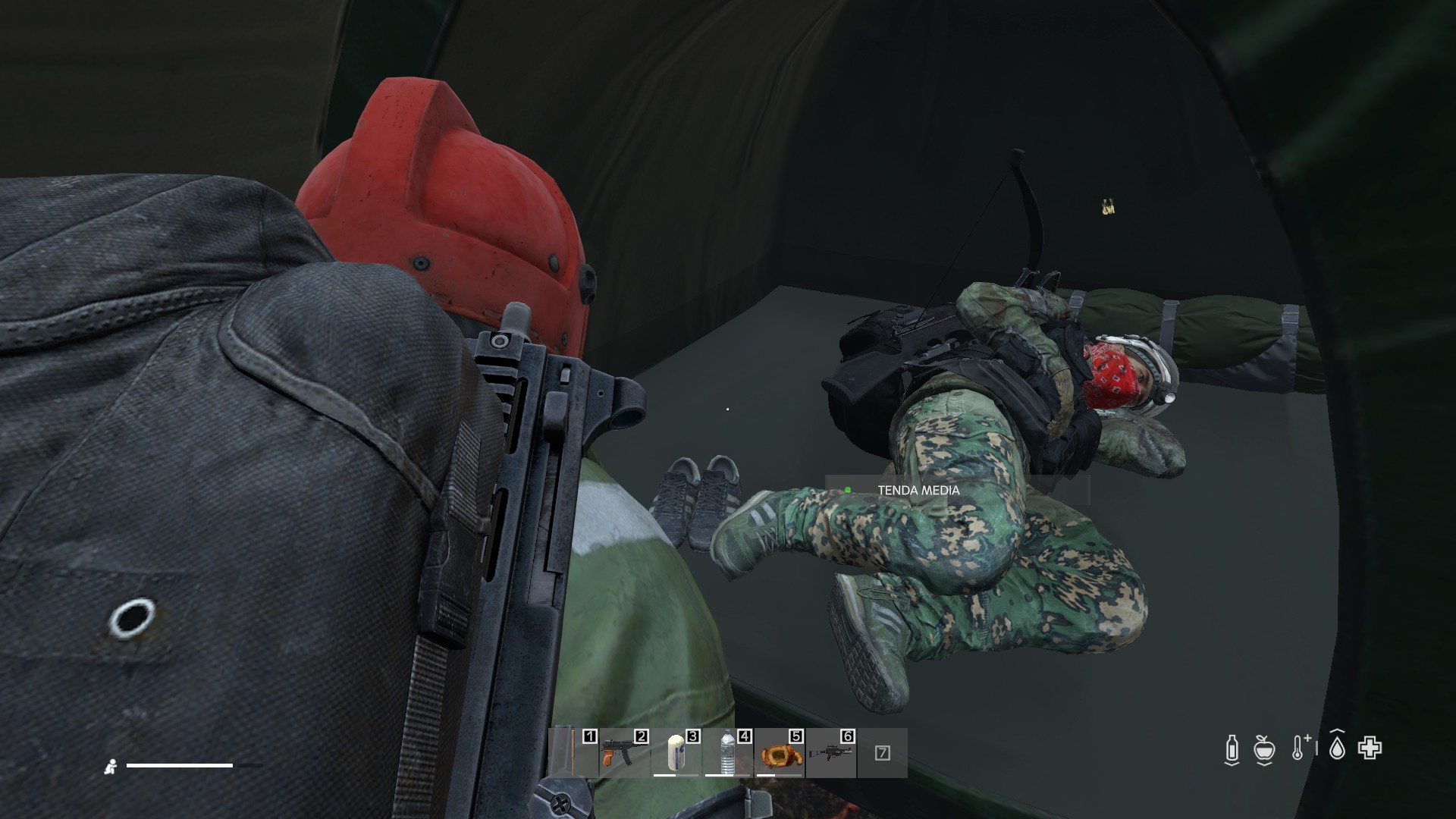Select the food item in slot 5
The image size is (1456, 819).
pos(778,753)
